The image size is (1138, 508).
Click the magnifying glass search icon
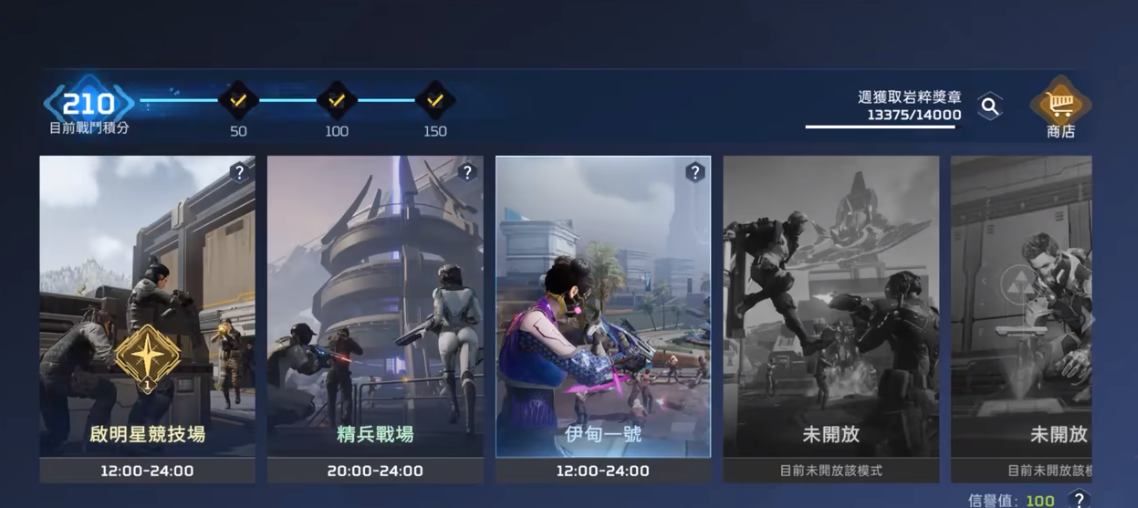989,106
